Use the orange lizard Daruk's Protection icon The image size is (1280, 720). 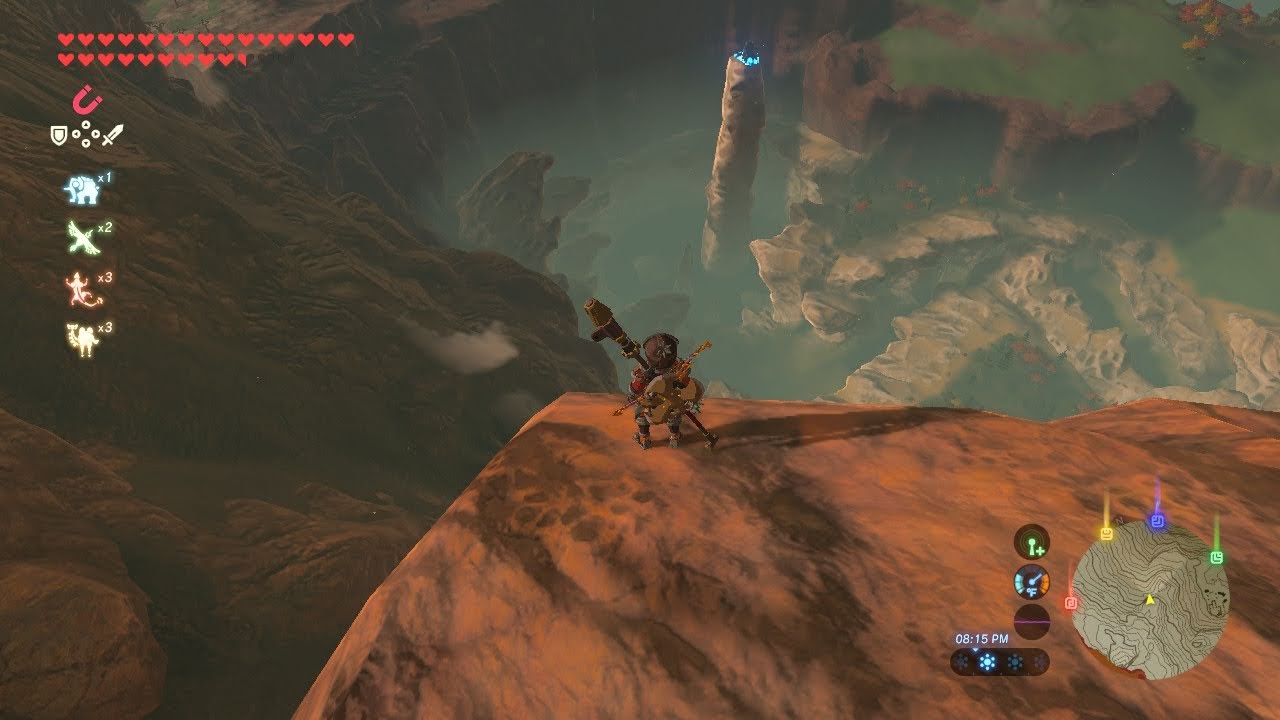click(x=80, y=289)
